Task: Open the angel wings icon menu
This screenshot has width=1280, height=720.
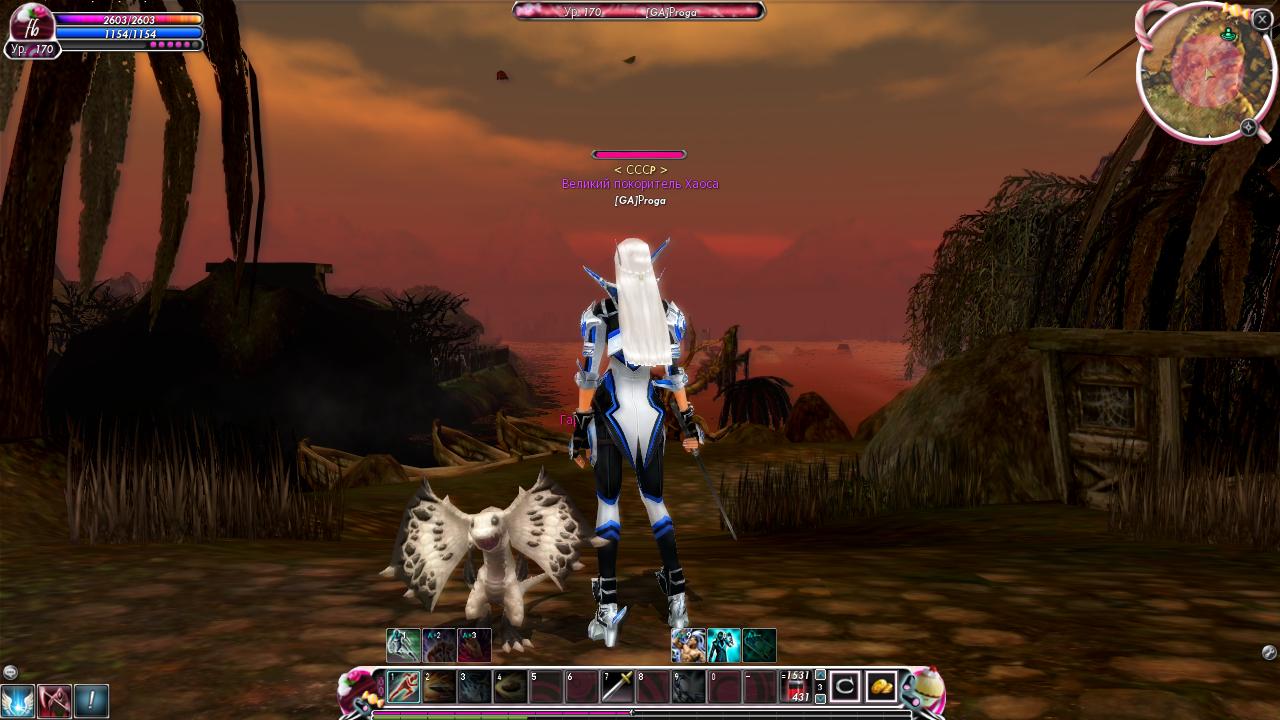Action: [x=18, y=700]
